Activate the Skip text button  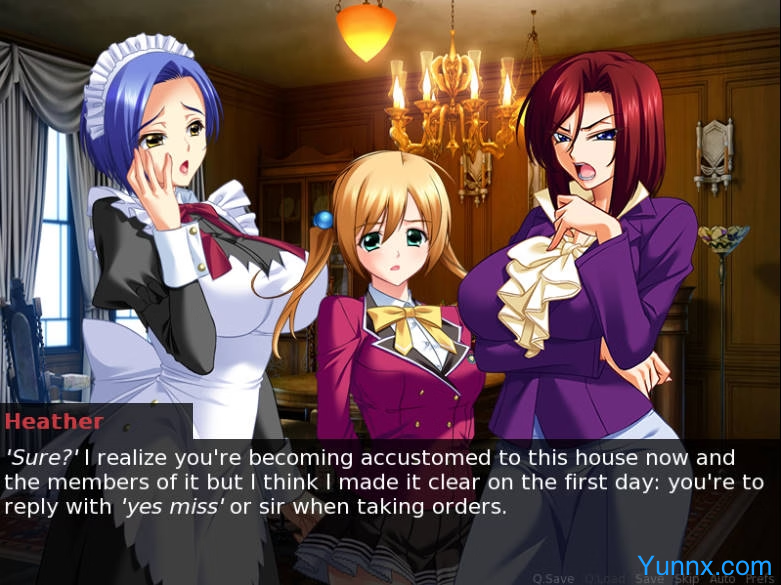[687, 577]
